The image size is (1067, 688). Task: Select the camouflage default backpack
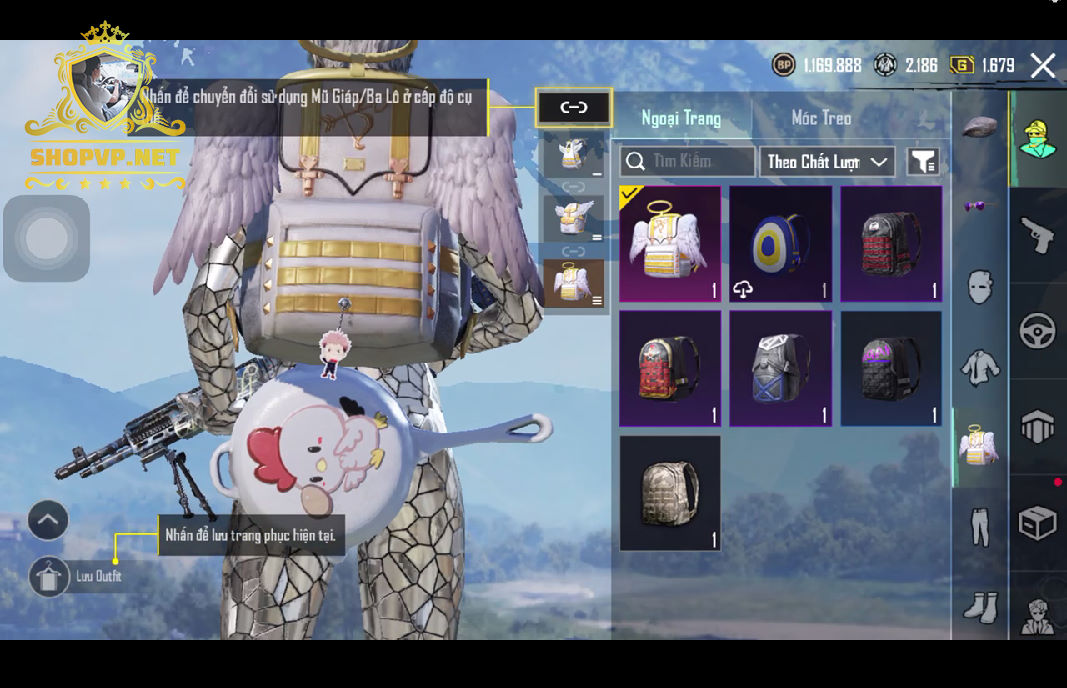tap(669, 493)
